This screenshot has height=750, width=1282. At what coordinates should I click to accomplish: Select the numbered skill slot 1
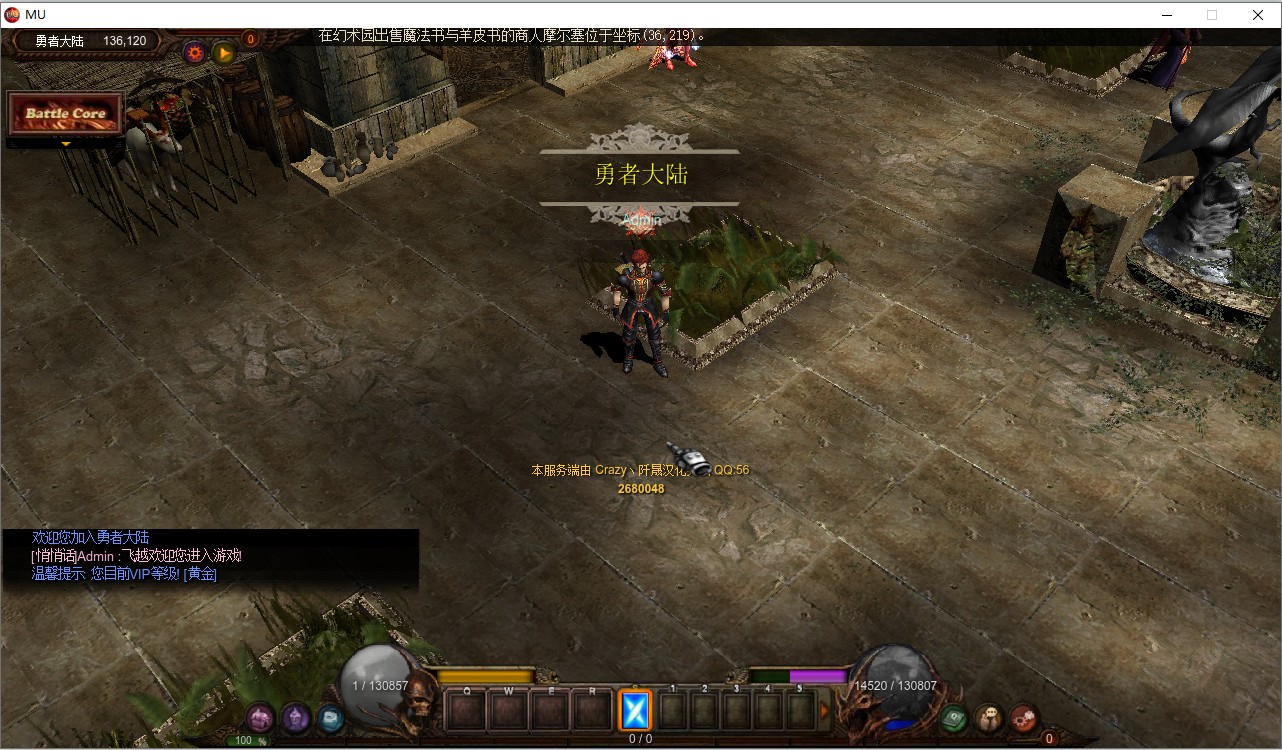[673, 711]
